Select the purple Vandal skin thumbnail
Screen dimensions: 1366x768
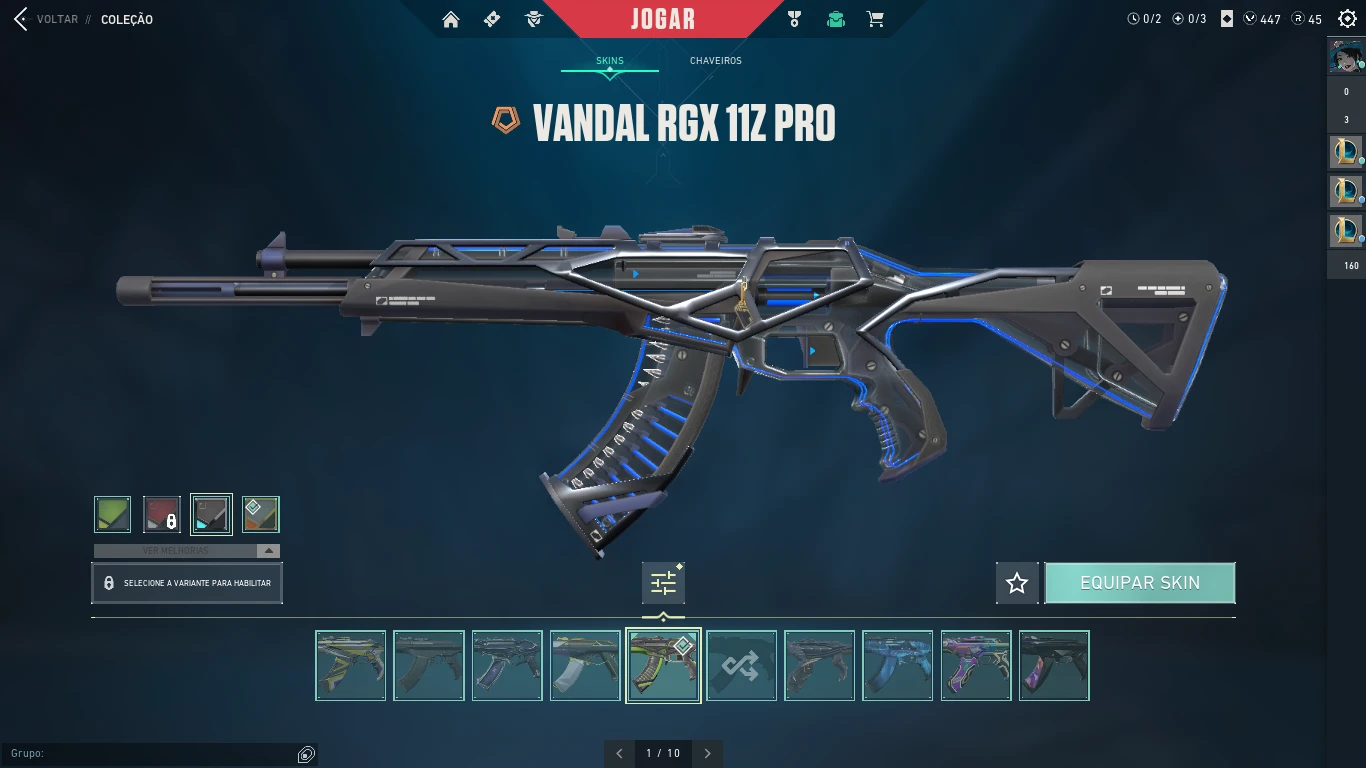coord(976,664)
